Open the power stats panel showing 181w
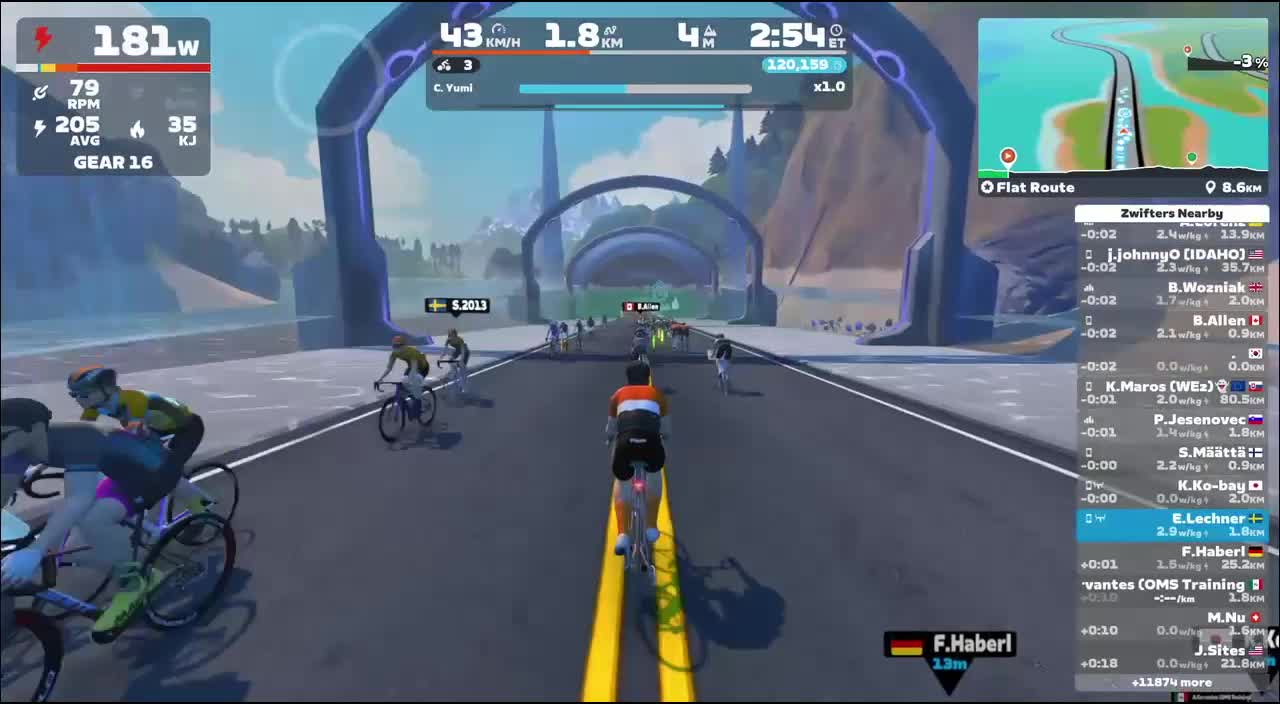 click(x=113, y=96)
